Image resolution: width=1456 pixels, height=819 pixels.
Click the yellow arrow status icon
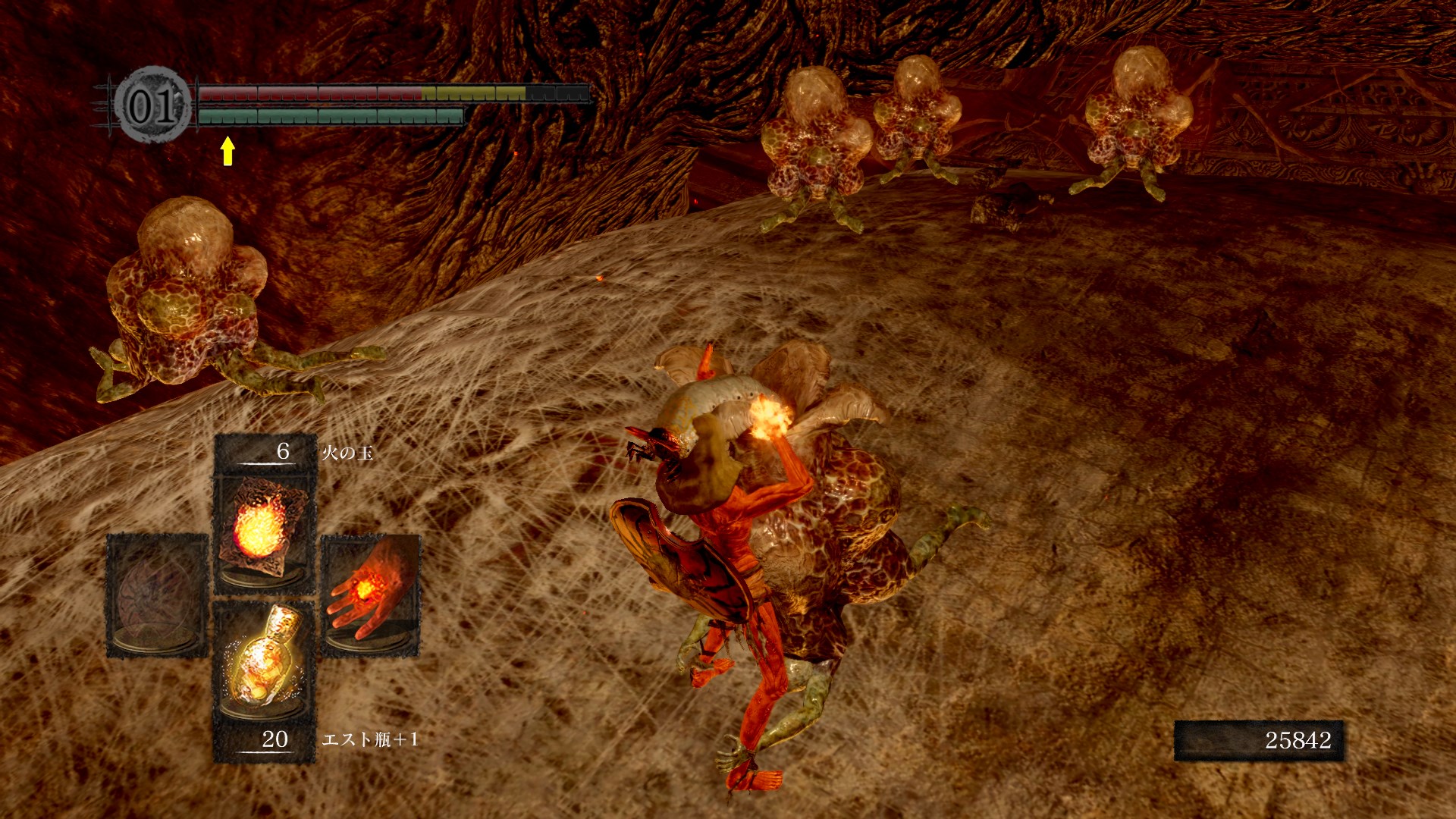coord(227,150)
